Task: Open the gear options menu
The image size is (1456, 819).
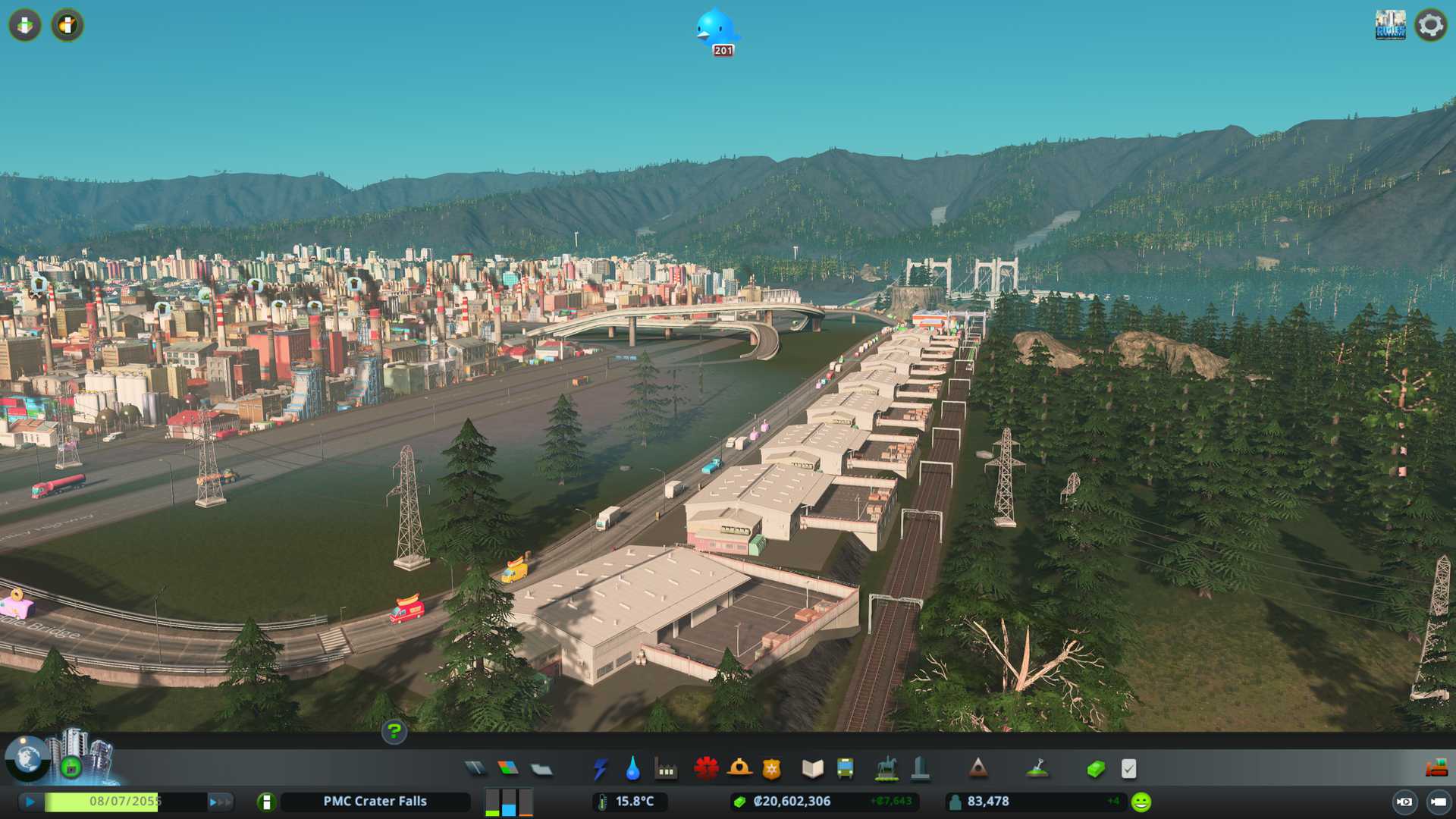Action: tap(1431, 25)
